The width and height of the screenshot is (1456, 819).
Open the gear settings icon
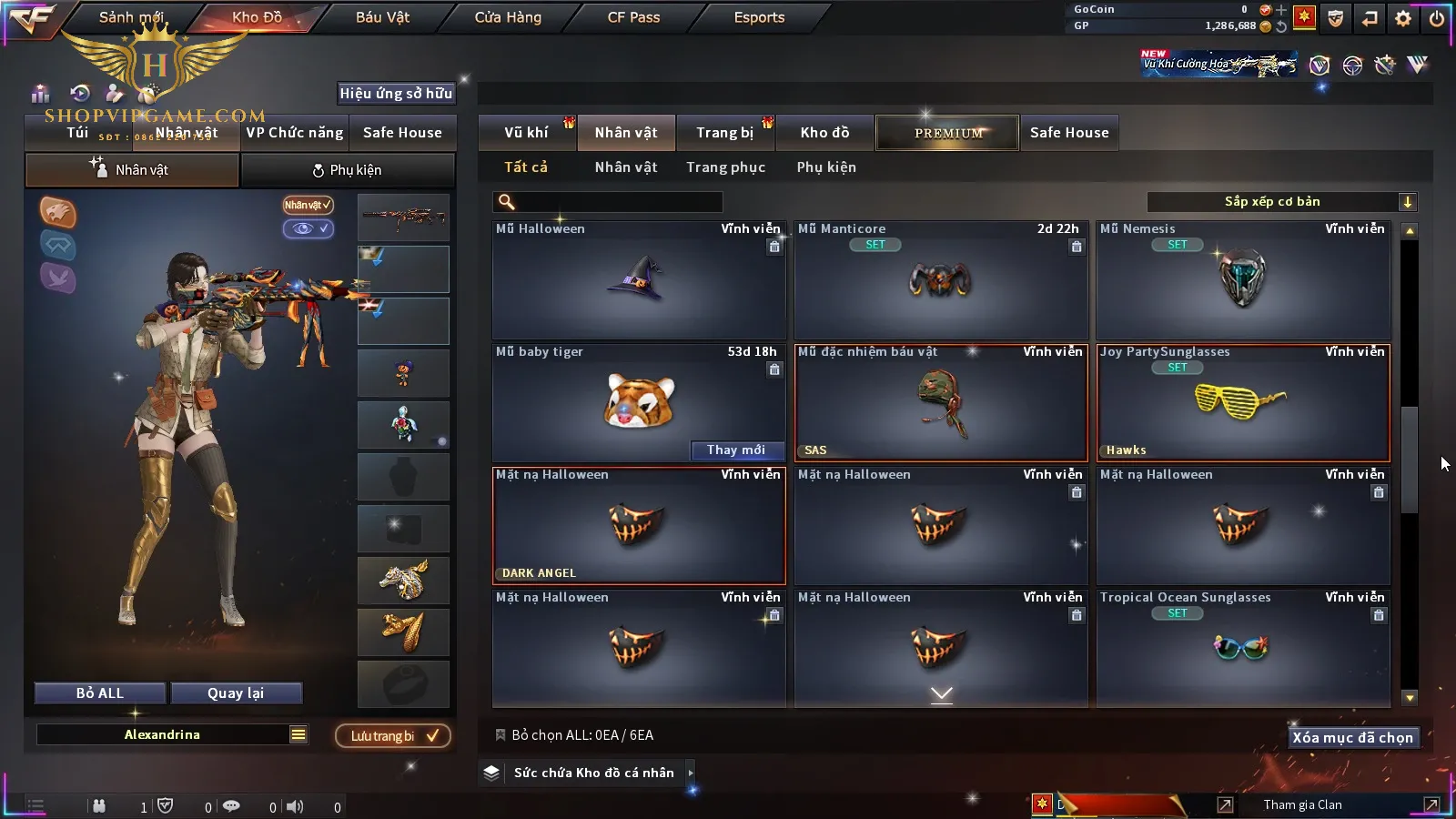(1403, 18)
